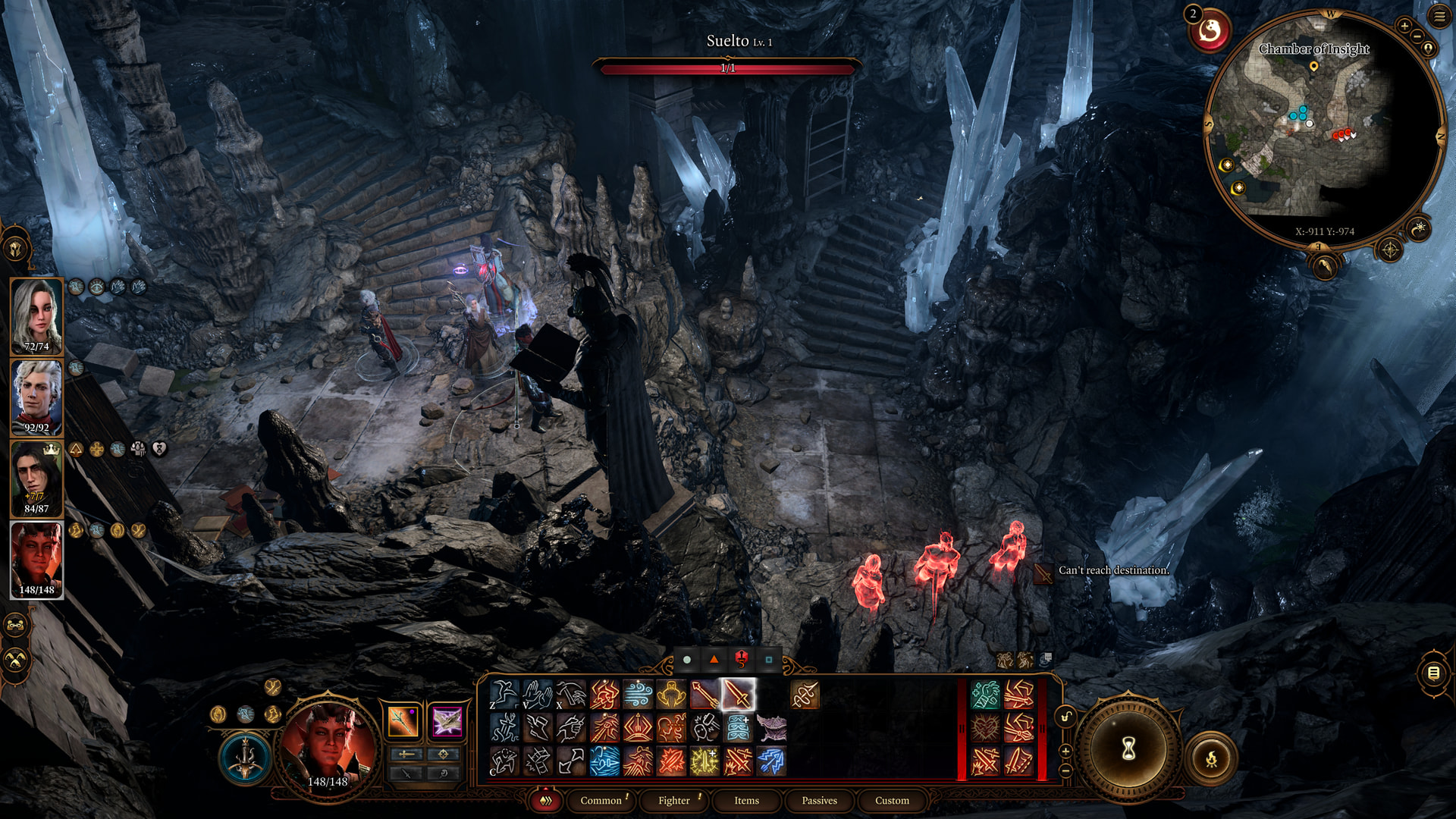Open the Fighter actions tab
The image size is (1456, 819).
674,800
